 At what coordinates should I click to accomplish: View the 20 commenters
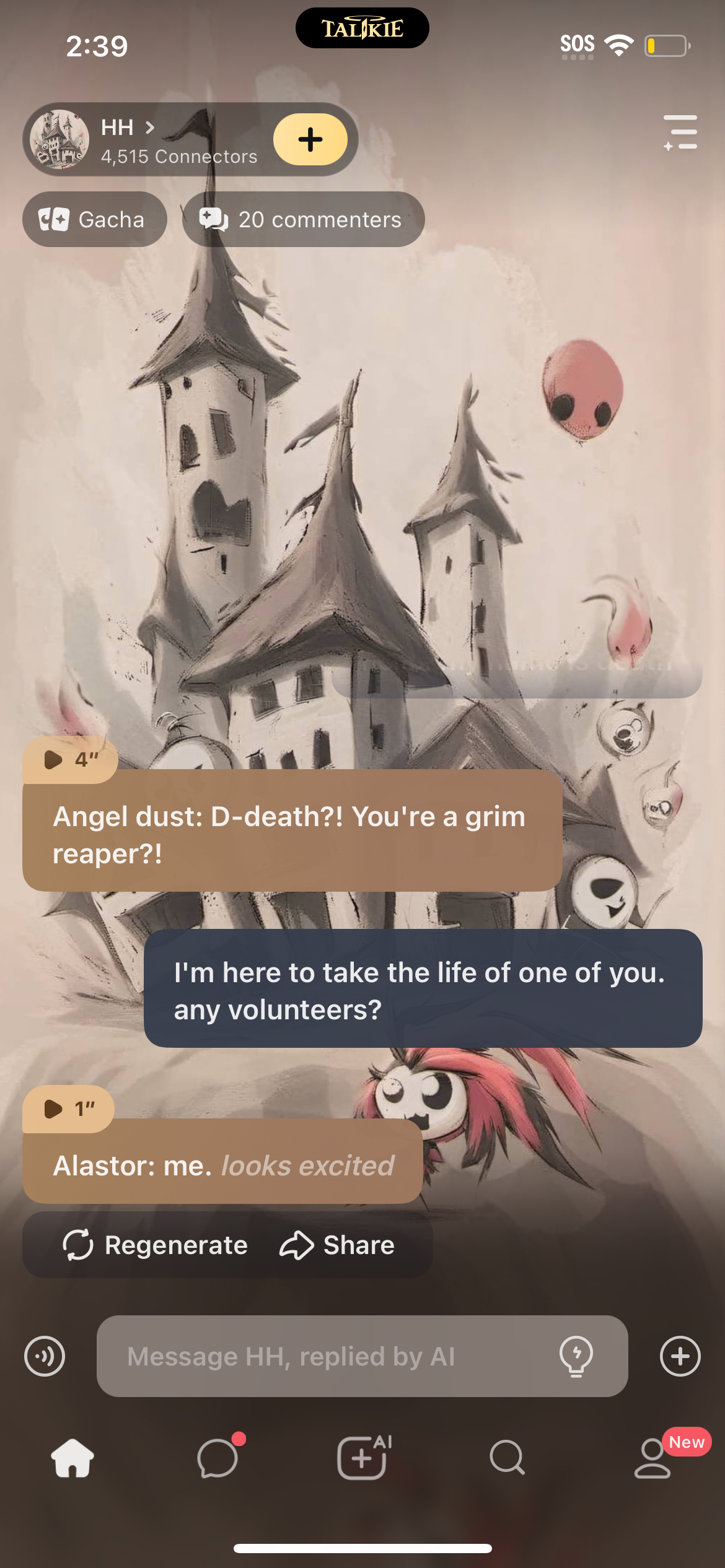(x=303, y=219)
